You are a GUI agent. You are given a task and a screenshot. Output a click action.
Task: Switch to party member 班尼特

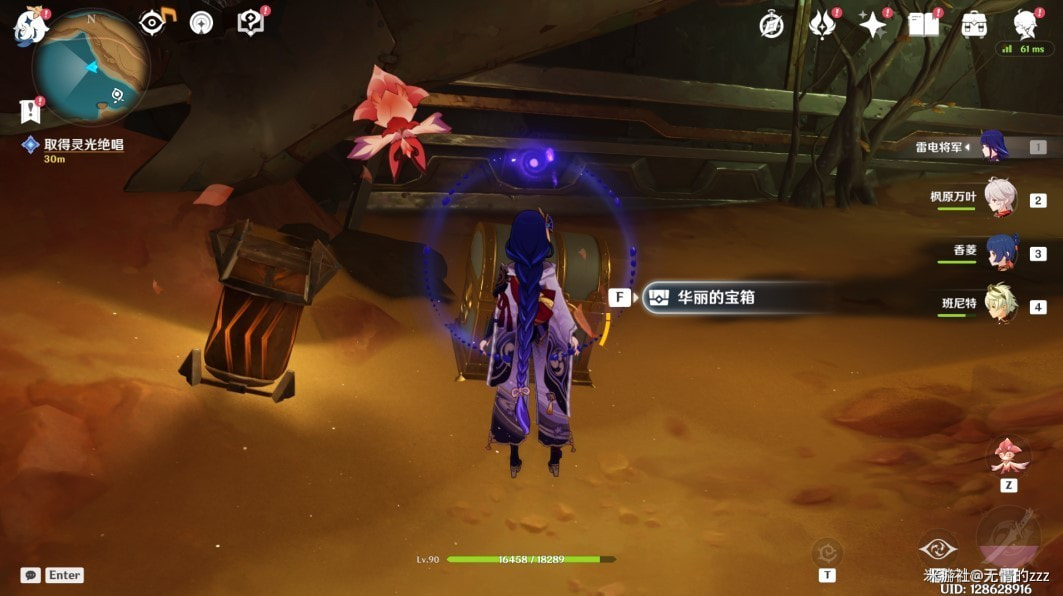(999, 305)
